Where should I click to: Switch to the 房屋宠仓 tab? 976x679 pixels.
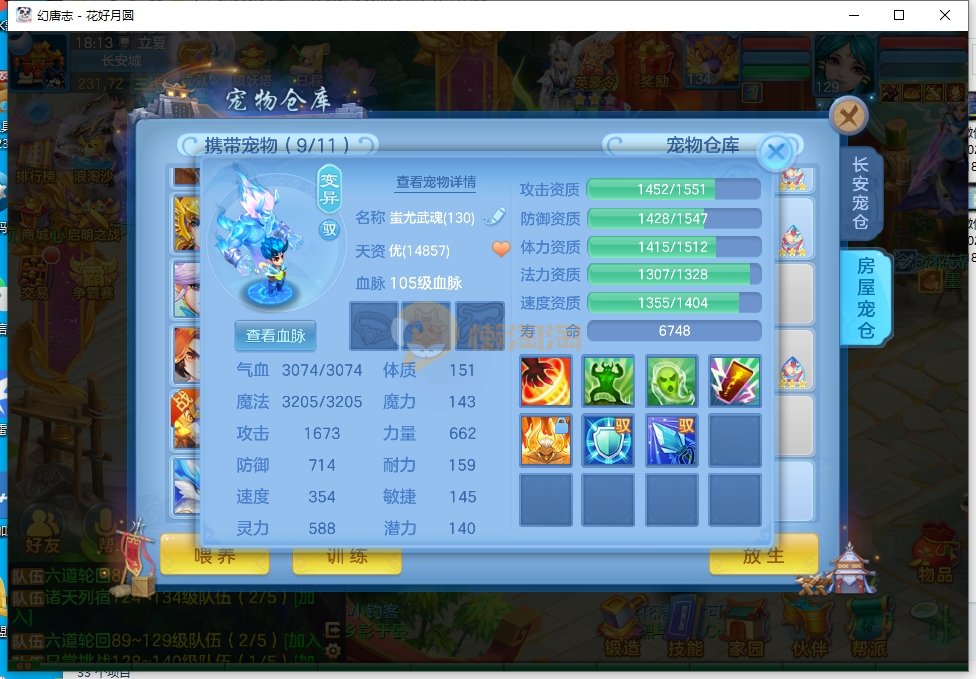tap(863, 298)
